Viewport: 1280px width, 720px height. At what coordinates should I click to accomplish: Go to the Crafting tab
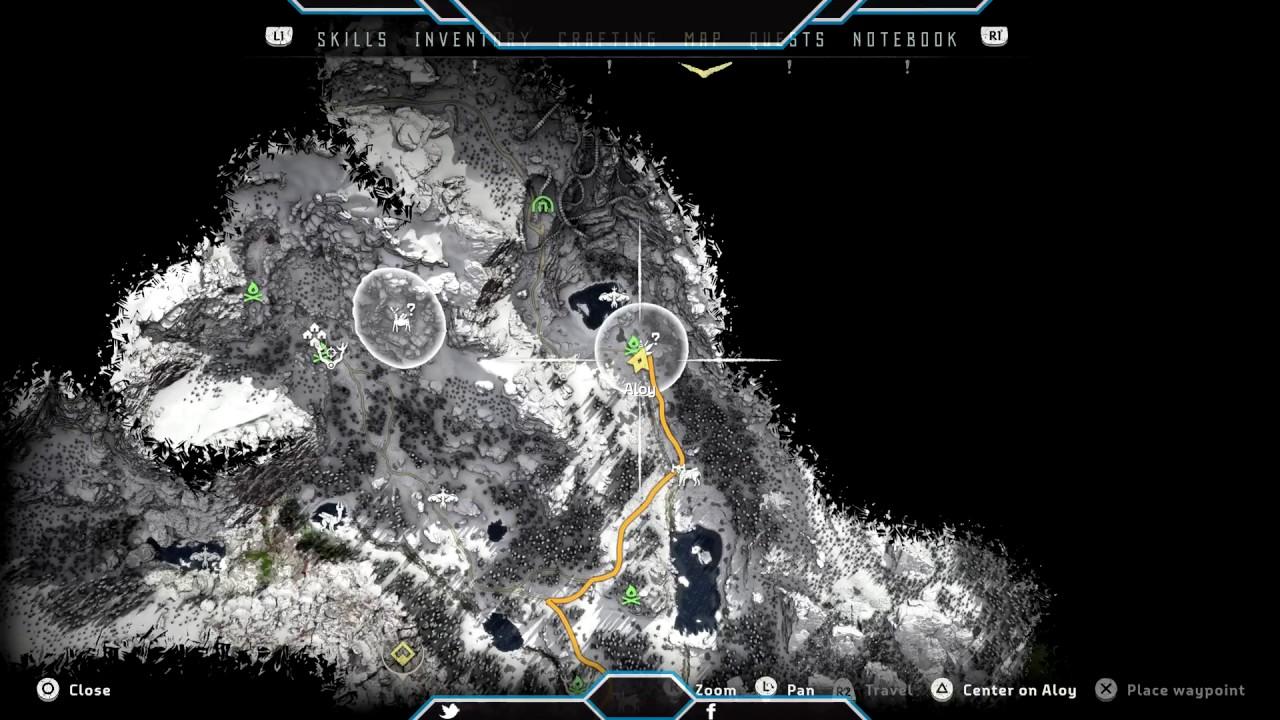[x=607, y=40]
